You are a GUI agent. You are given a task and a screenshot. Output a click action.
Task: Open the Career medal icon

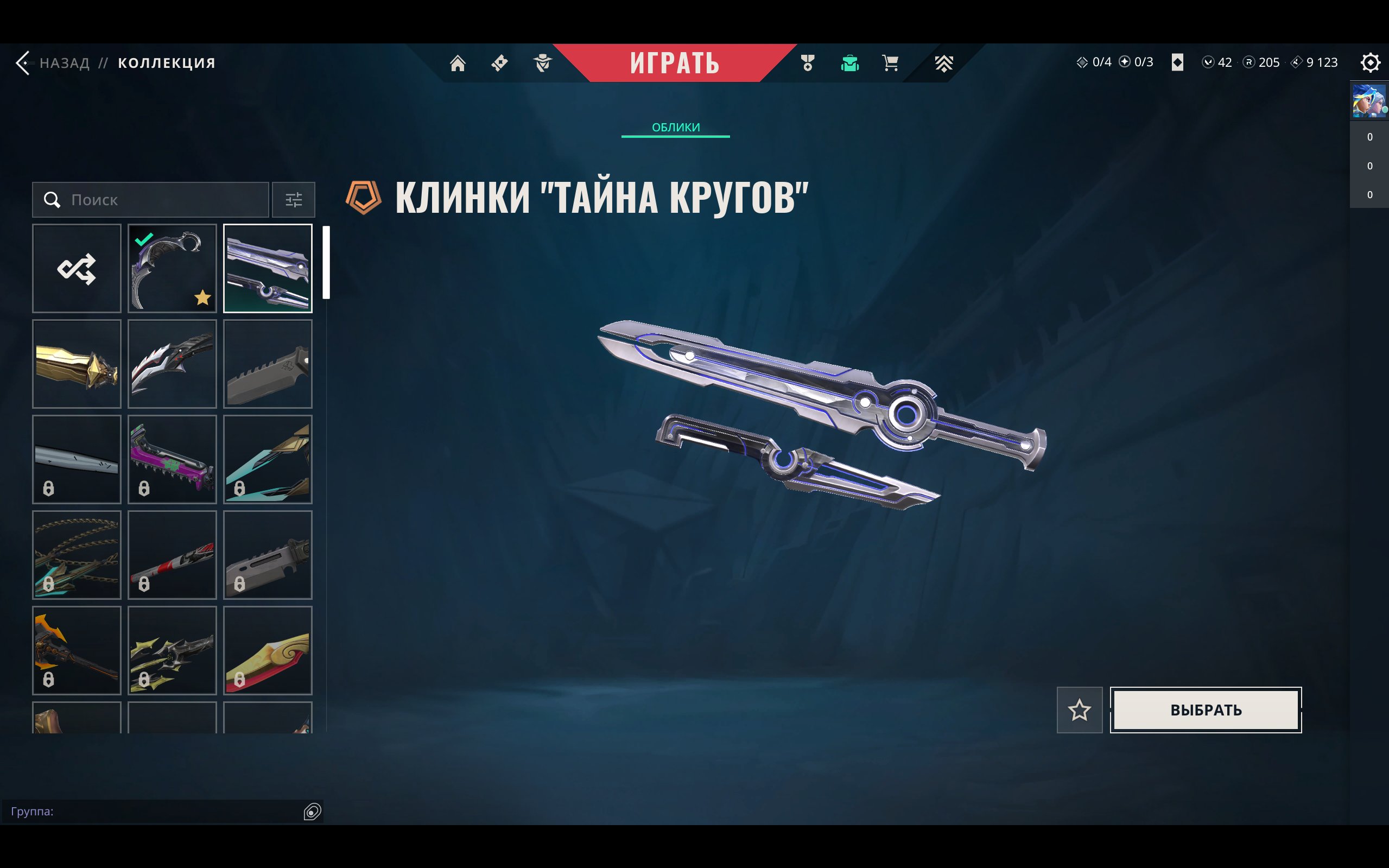(807, 63)
